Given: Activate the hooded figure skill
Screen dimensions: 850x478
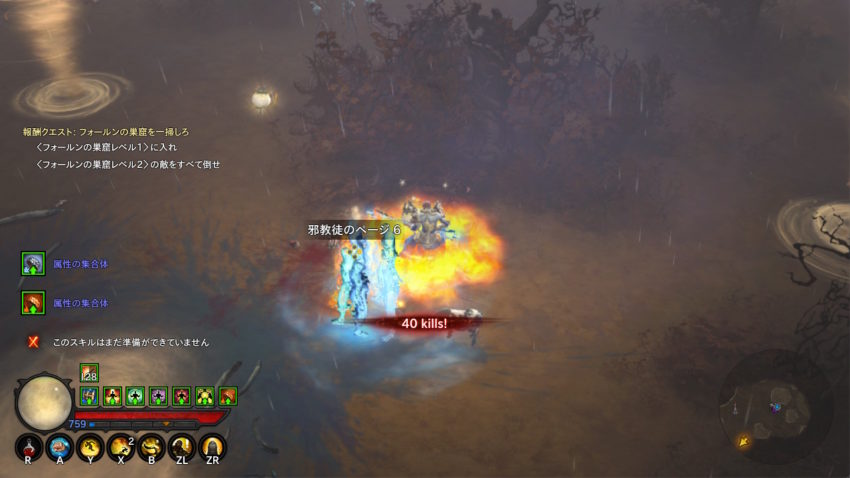Looking at the screenshot, I should (x=212, y=447).
